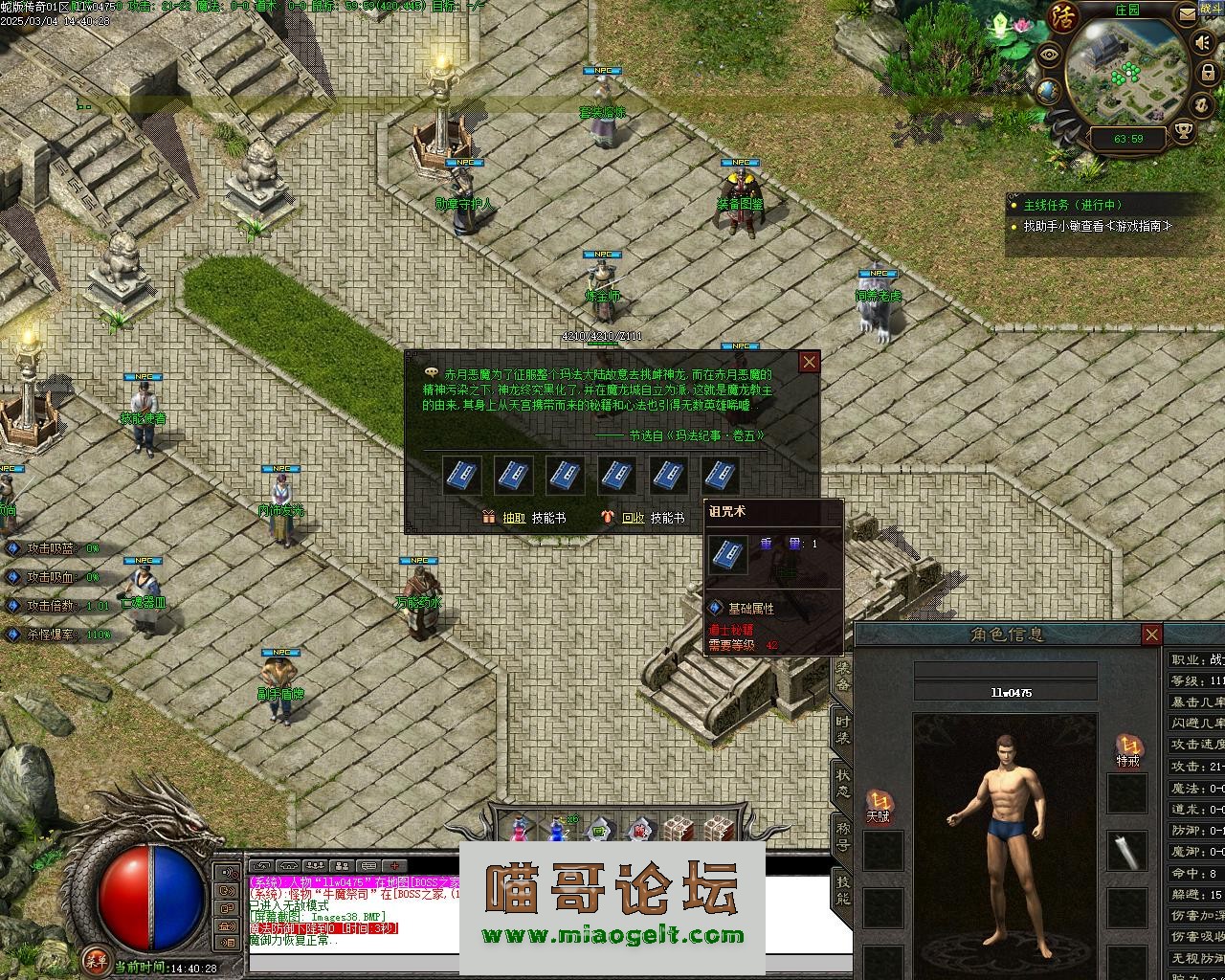Open the 技能 tab
The width and height of the screenshot is (1225, 980).
coord(842,890)
